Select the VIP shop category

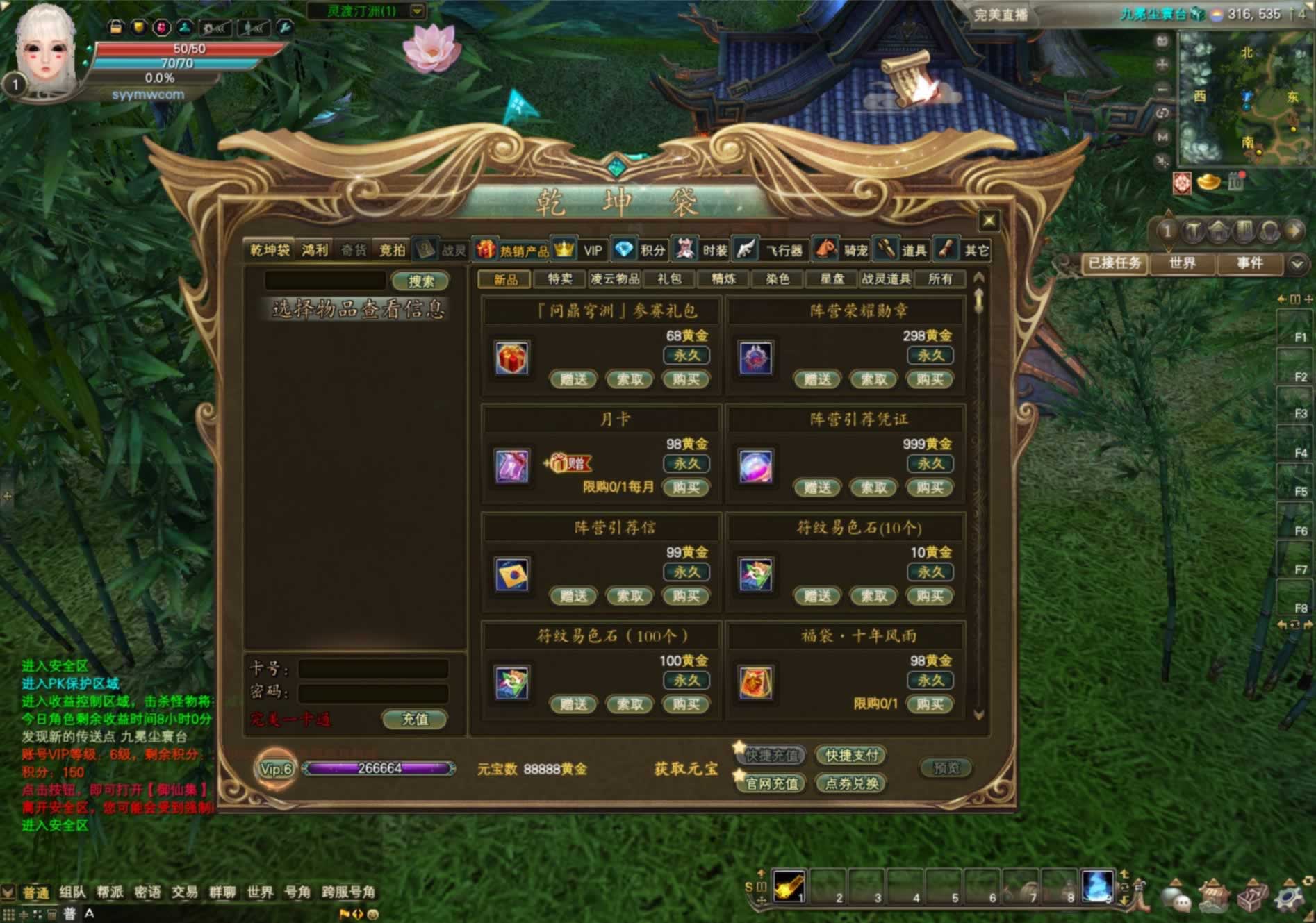[582, 250]
